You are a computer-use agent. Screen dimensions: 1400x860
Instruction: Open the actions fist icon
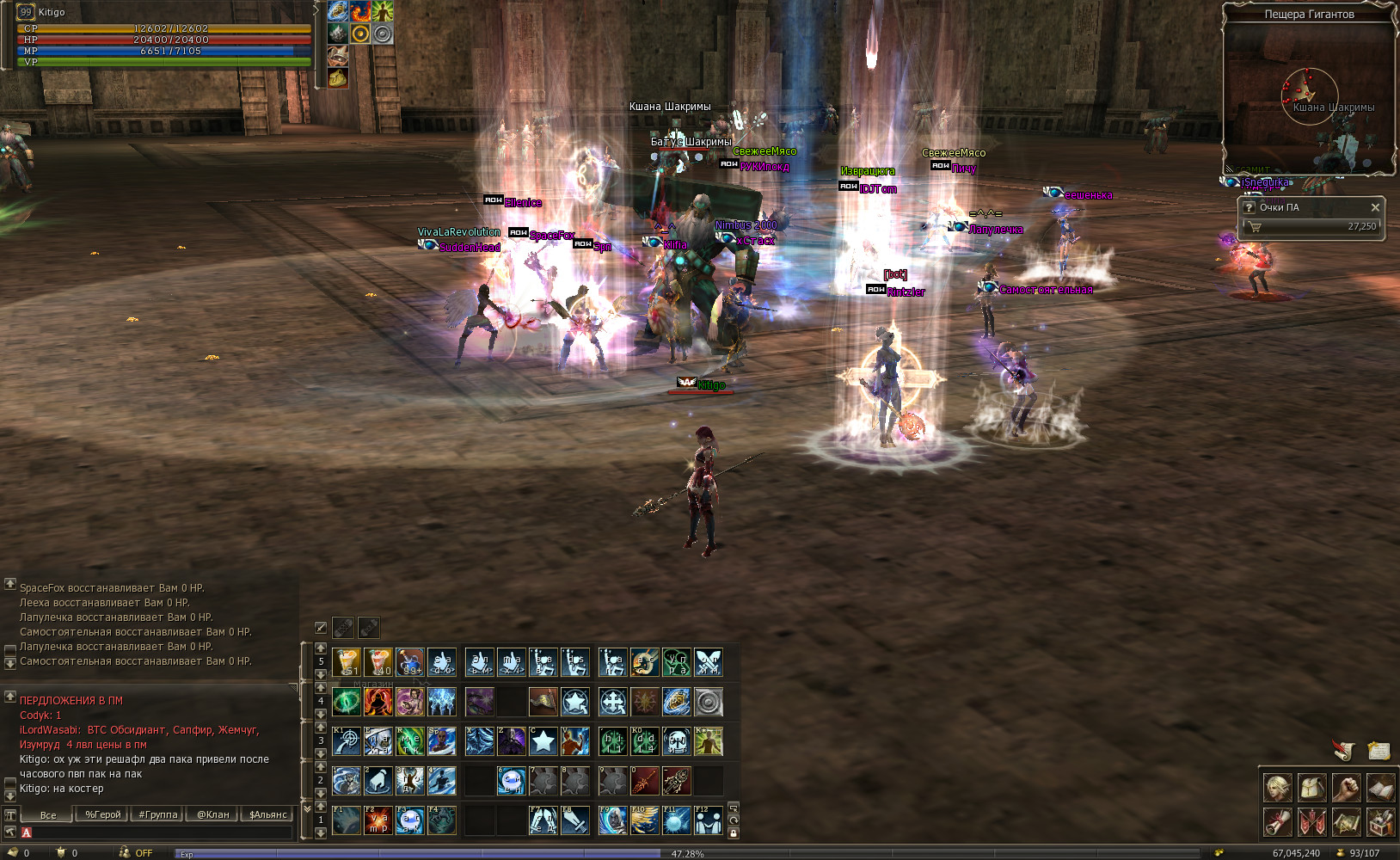point(1346,787)
